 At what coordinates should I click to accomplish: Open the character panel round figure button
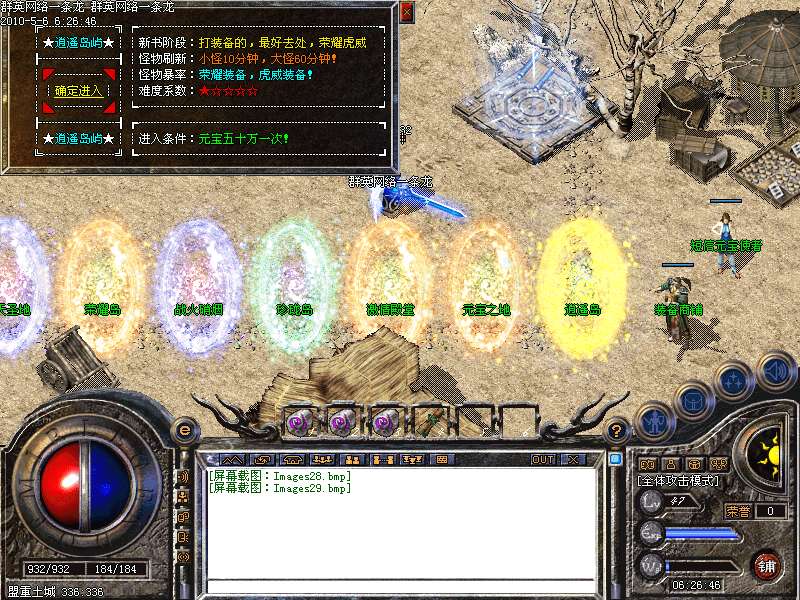click(x=655, y=421)
